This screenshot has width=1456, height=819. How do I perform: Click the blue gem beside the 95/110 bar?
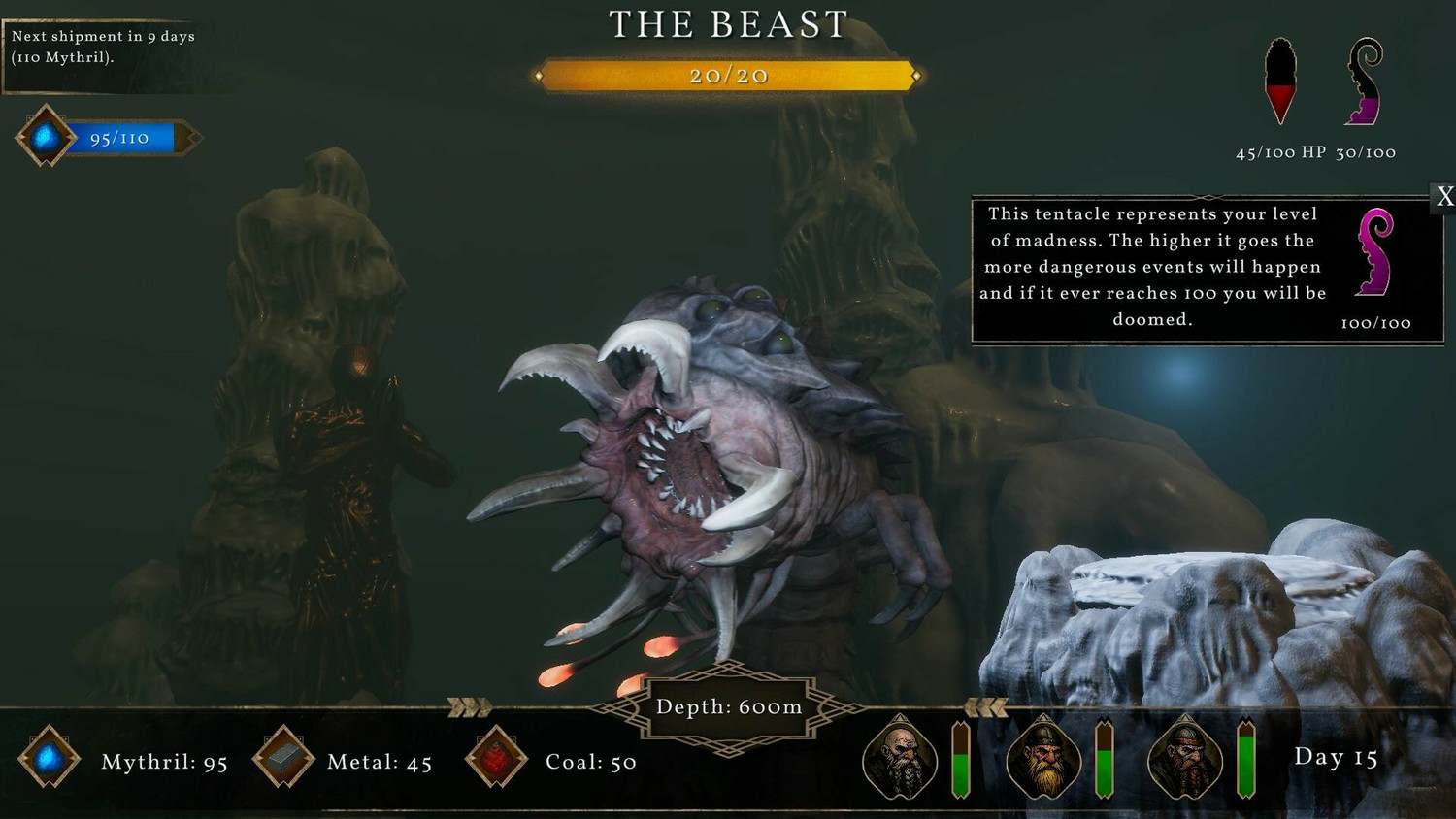(45, 138)
